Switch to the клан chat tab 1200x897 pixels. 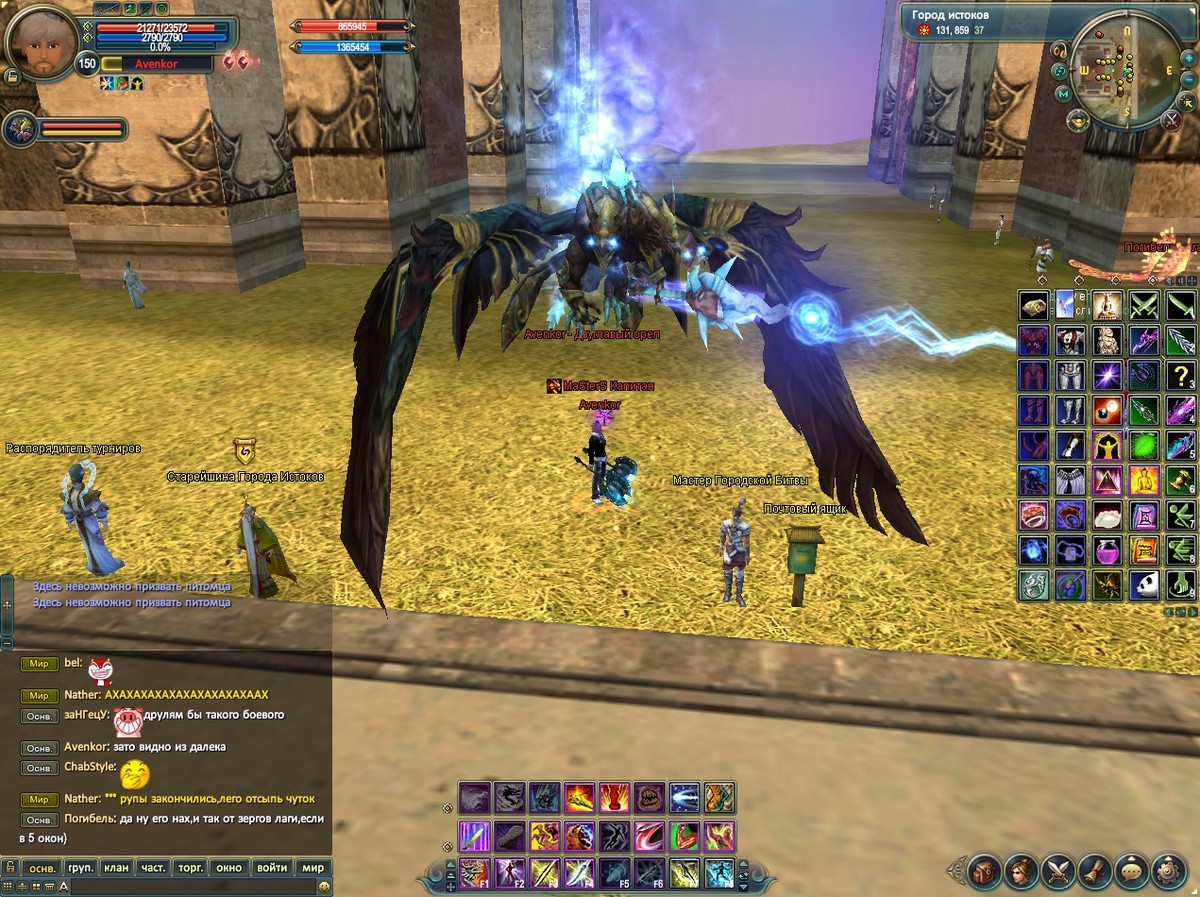(117, 867)
